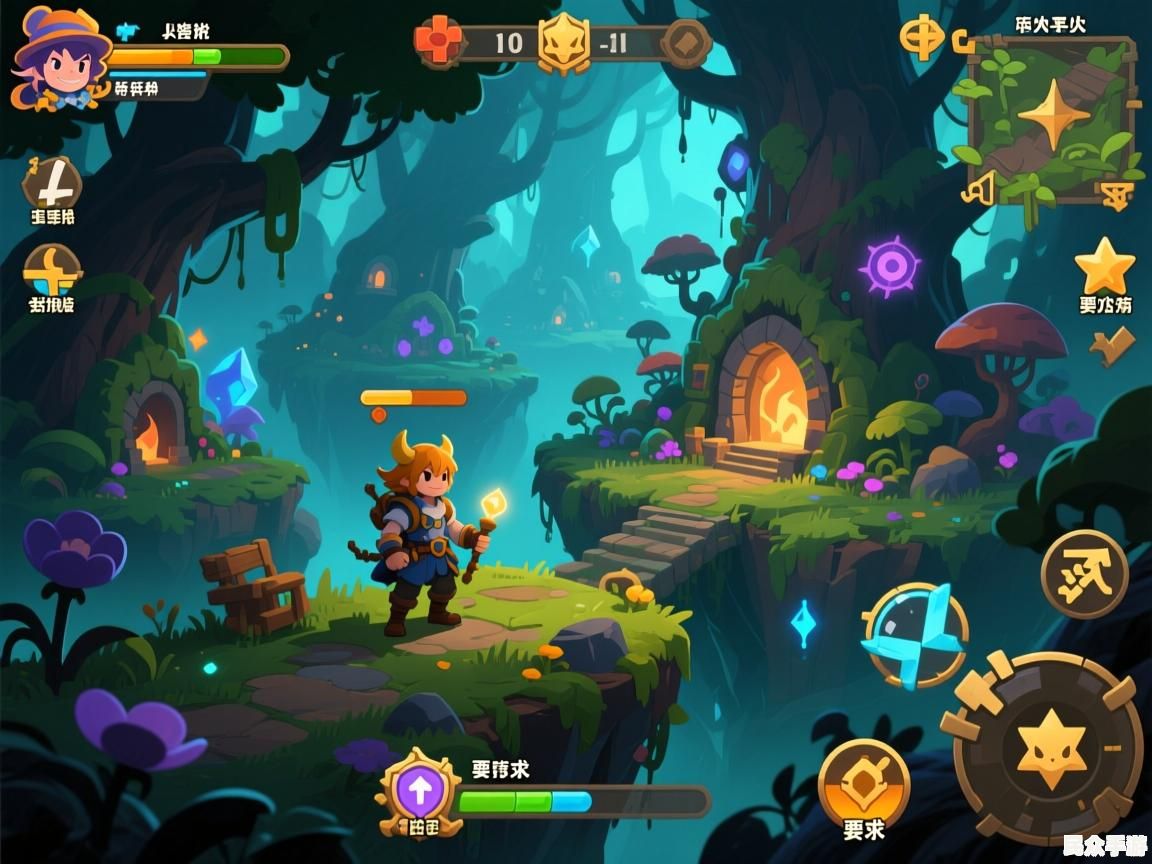Activate the sprint dash skill button

tap(1084, 575)
